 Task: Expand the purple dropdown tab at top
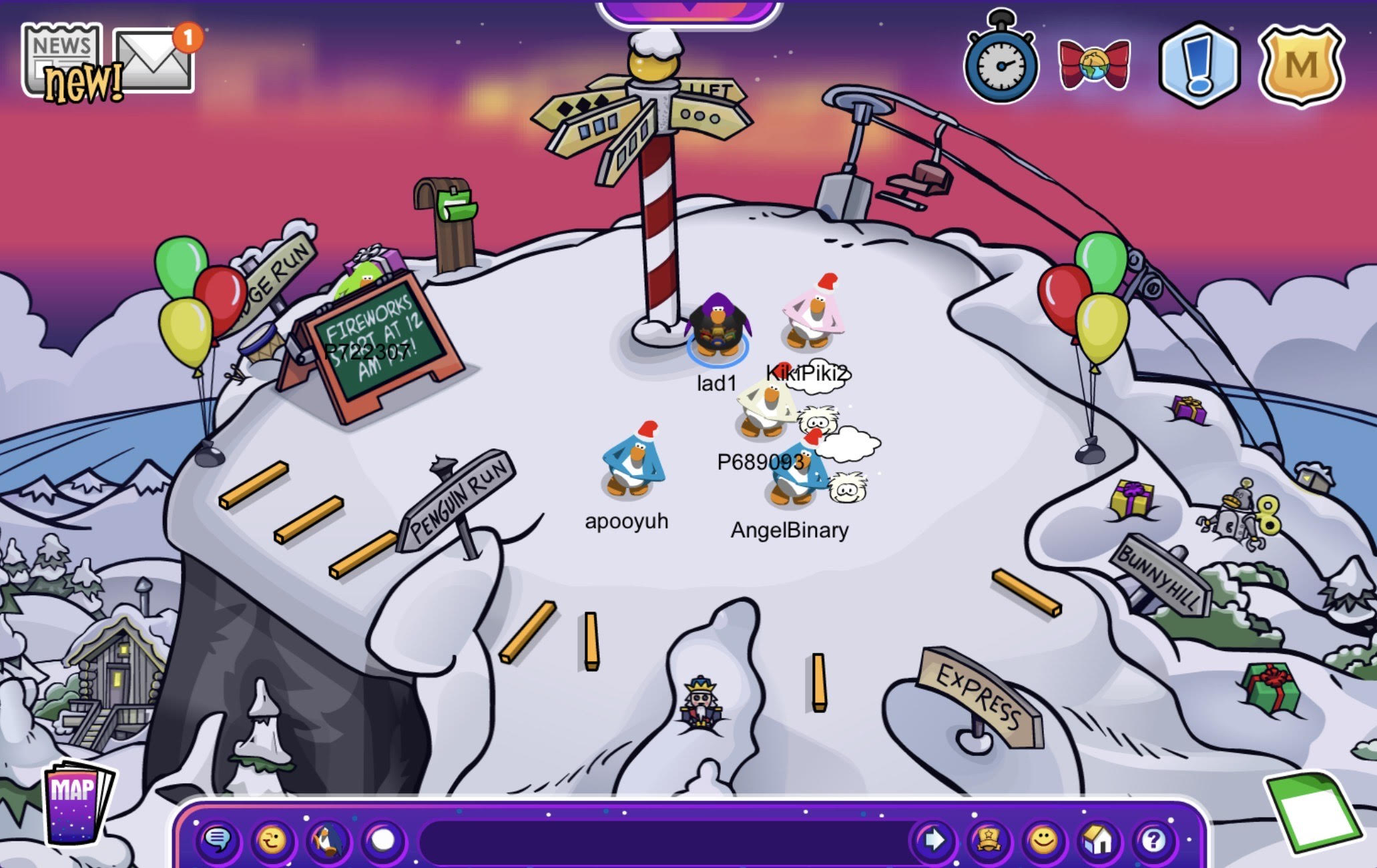point(689,11)
